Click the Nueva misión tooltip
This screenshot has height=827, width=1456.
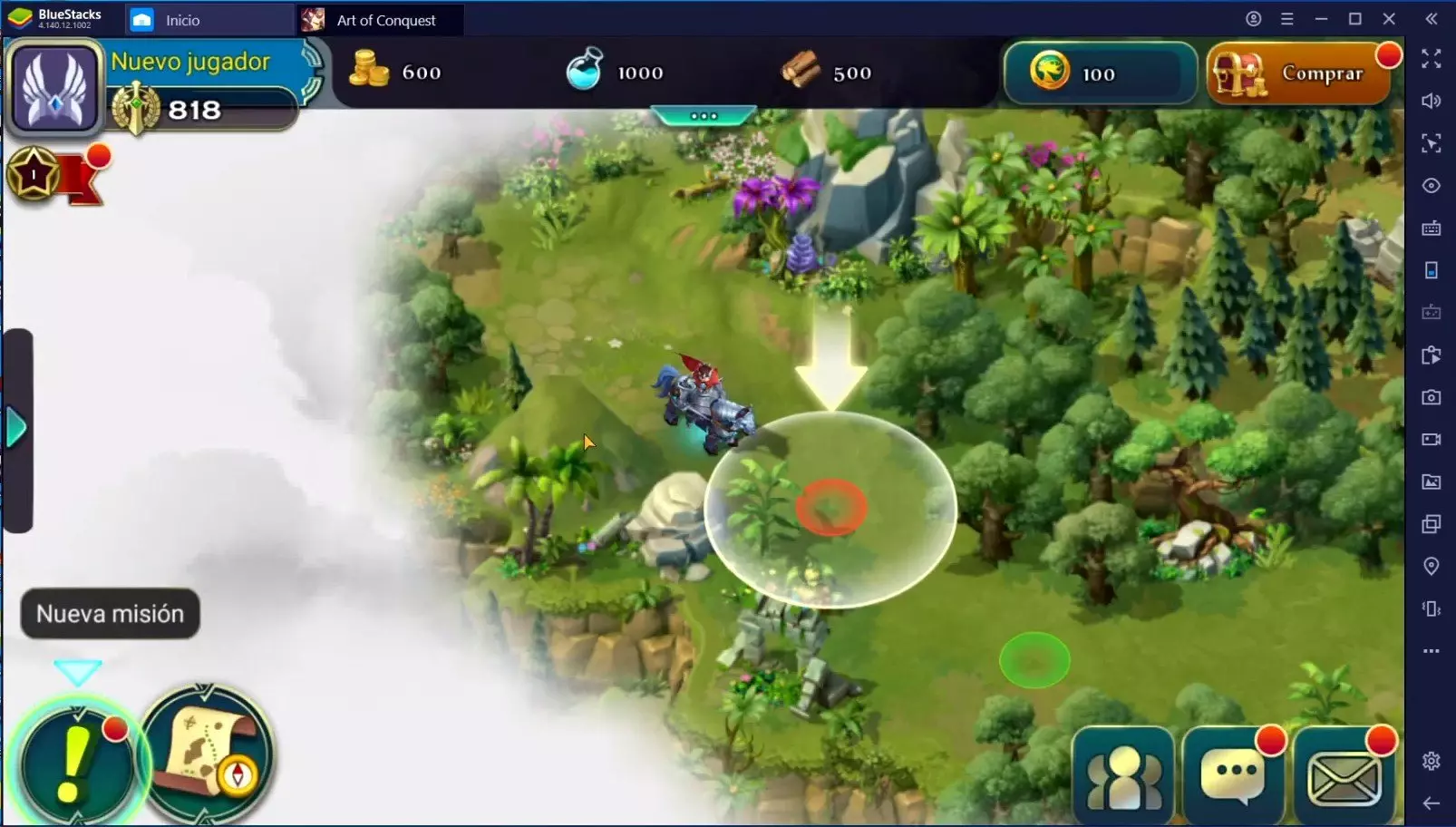point(110,614)
